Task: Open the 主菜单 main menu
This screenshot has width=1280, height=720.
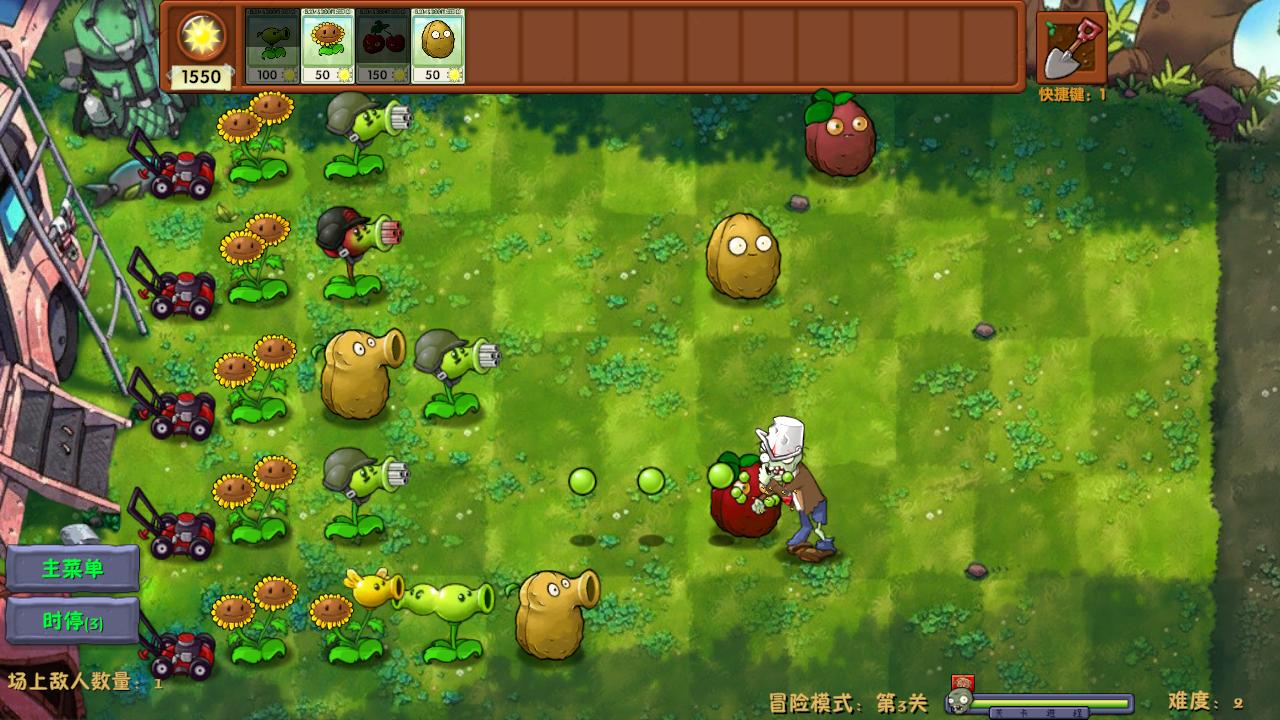Action: pyautogui.click(x=72, y=569)
